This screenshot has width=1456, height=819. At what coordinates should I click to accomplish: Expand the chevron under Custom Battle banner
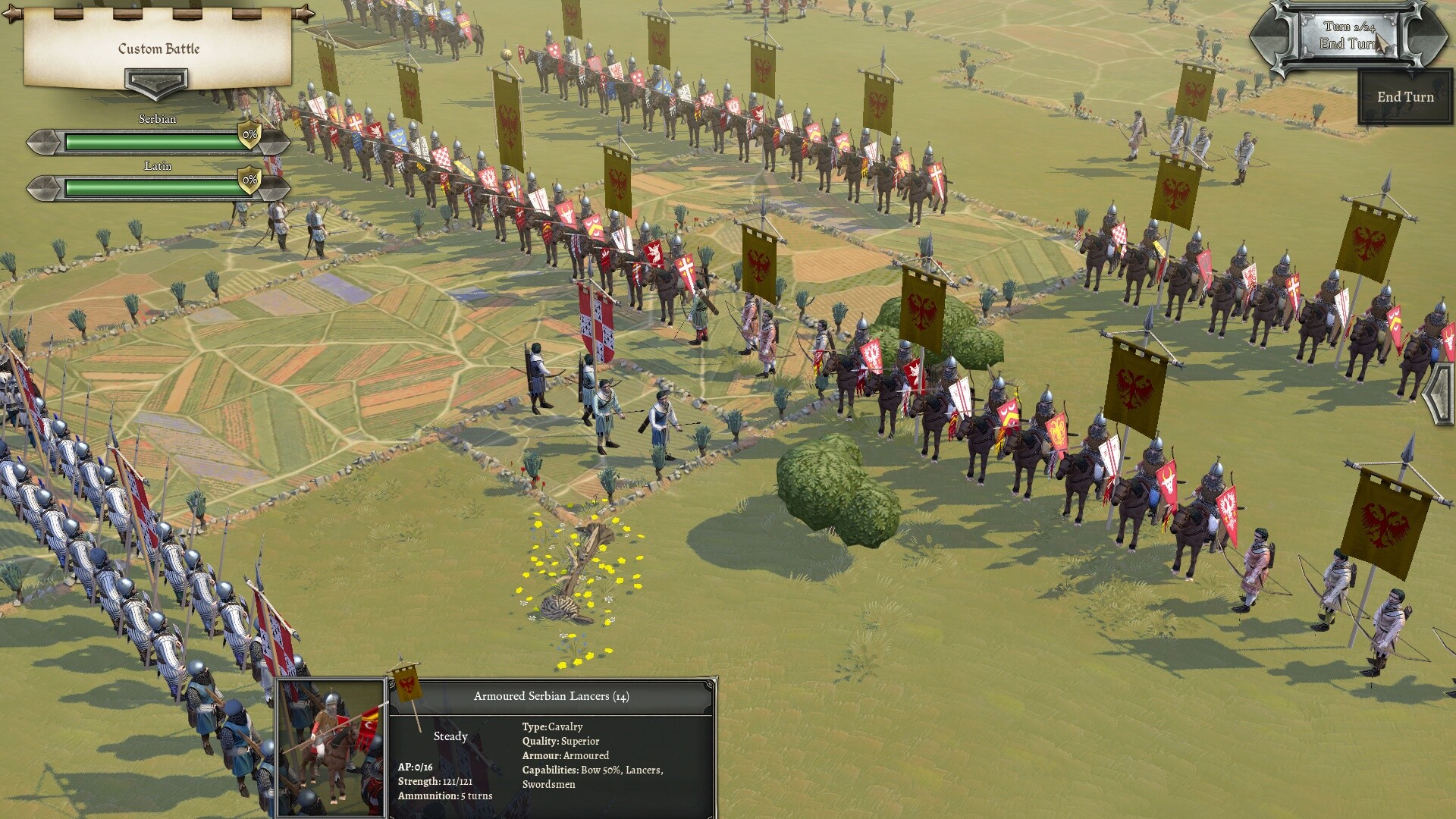155,80
